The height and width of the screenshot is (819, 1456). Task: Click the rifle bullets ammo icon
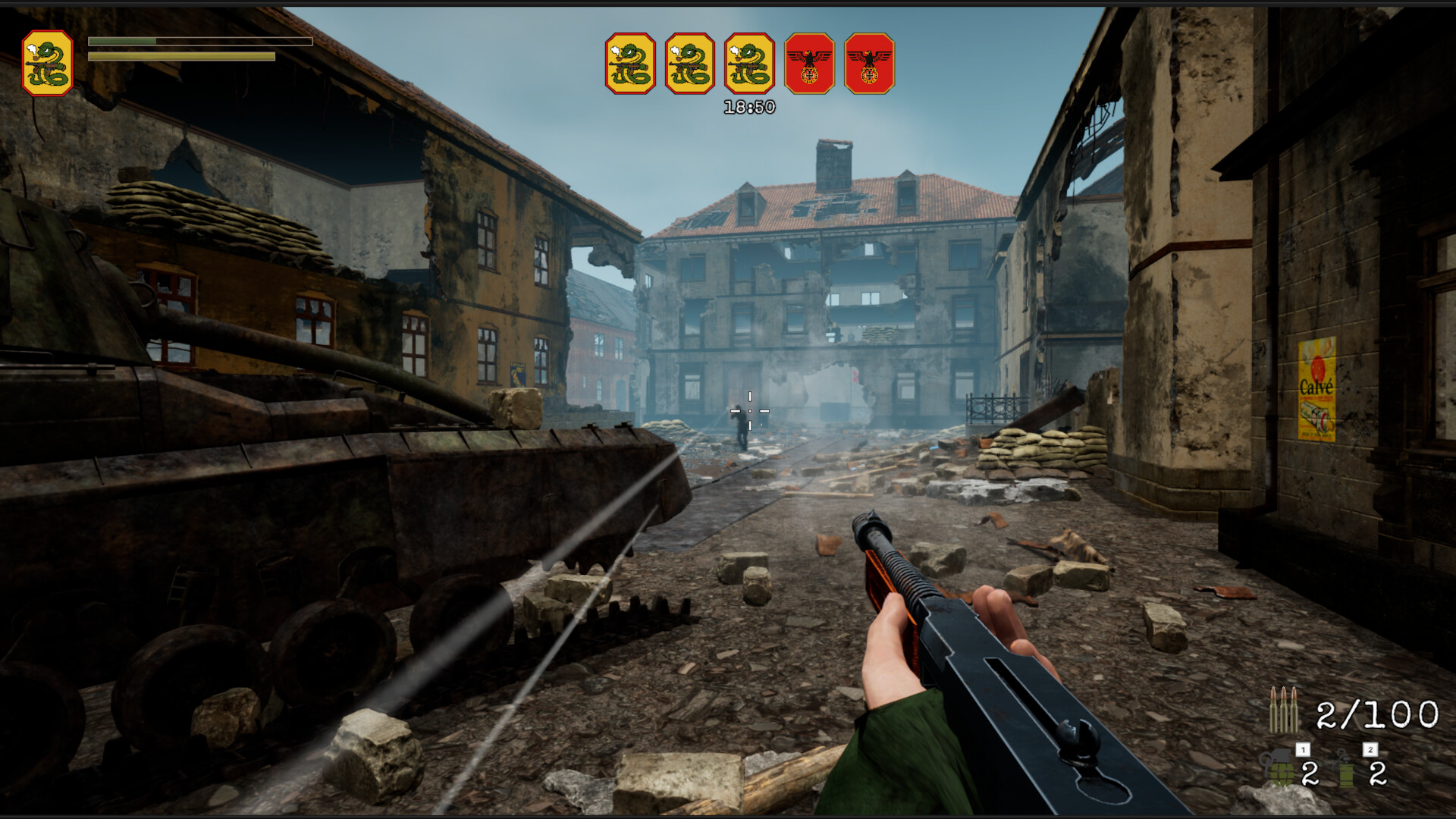1284,709
